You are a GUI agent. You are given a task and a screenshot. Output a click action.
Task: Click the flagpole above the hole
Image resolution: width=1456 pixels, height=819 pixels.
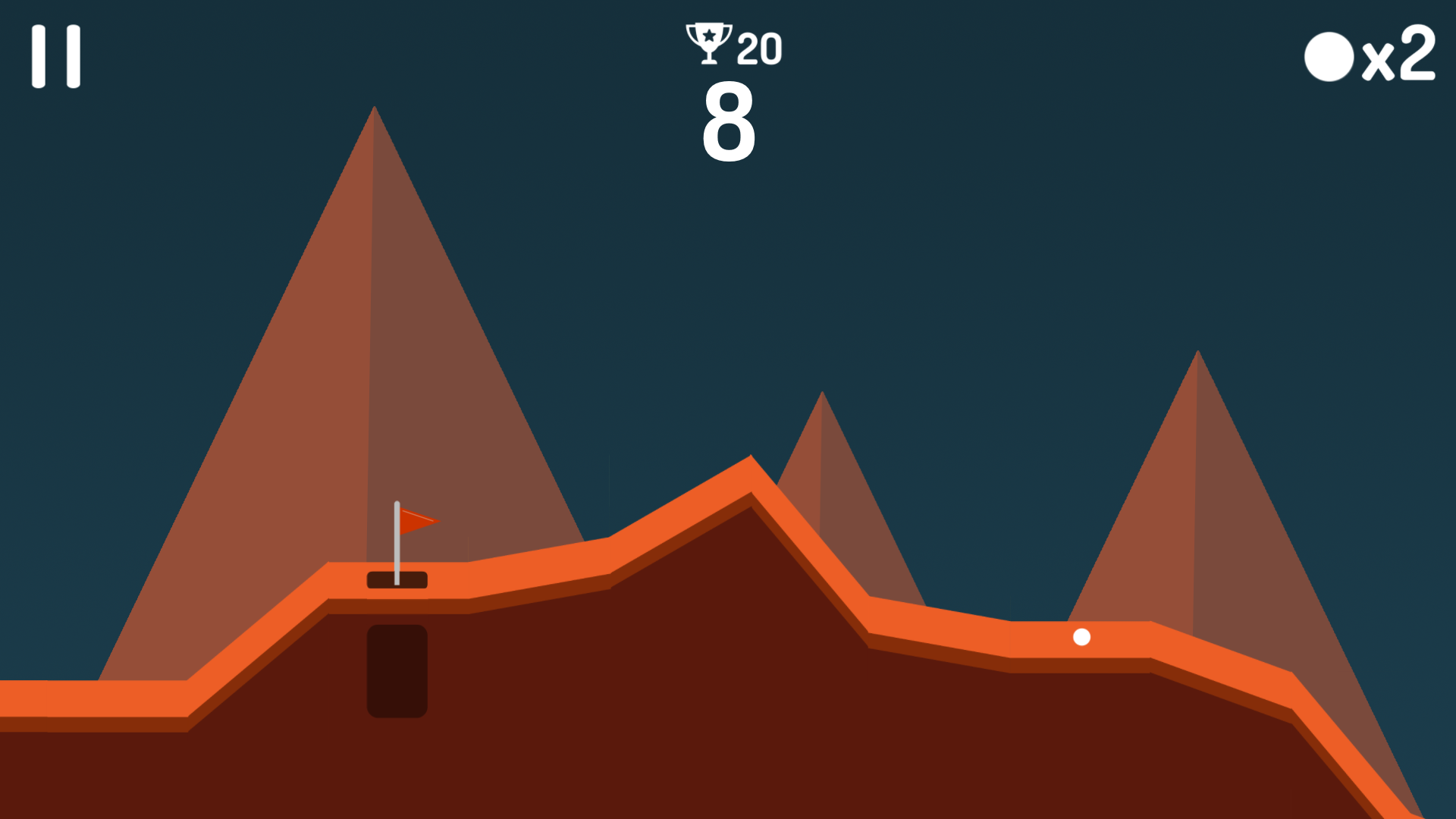[397, 542]
